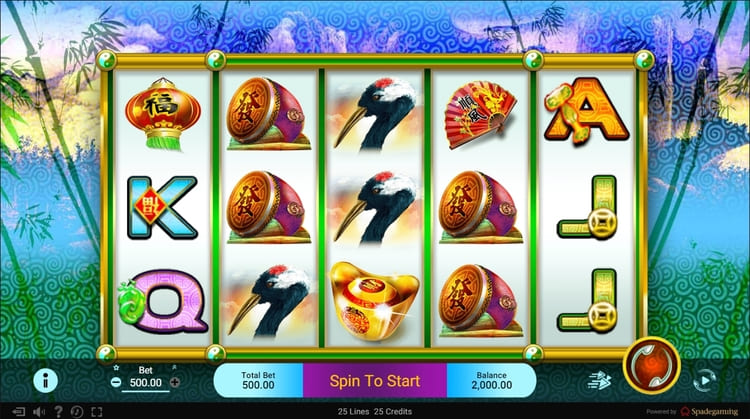
Task: Switch to fullscreen mode
Action: point(98,411)
